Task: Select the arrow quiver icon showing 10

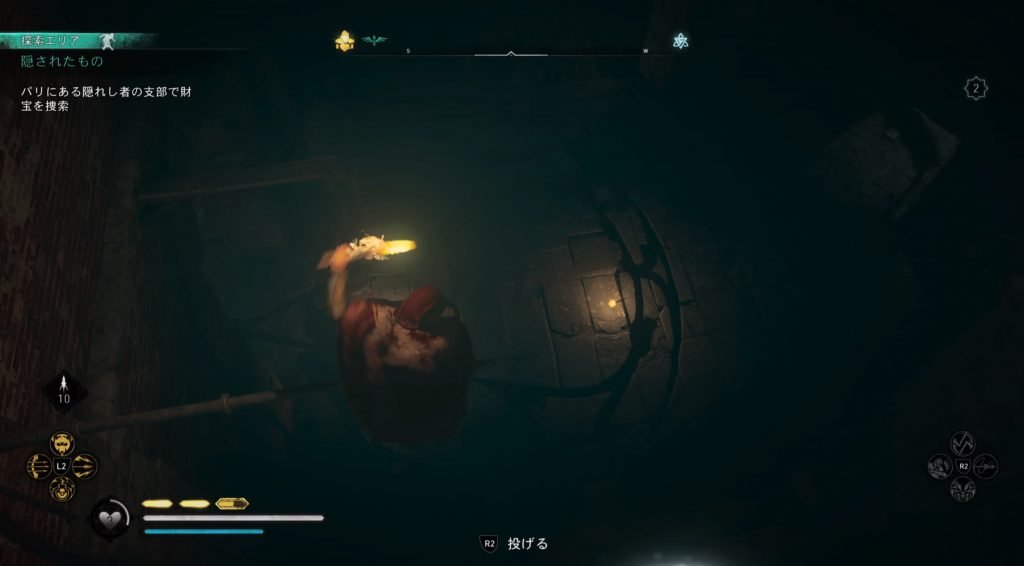Action: click(x=63, y=389)
